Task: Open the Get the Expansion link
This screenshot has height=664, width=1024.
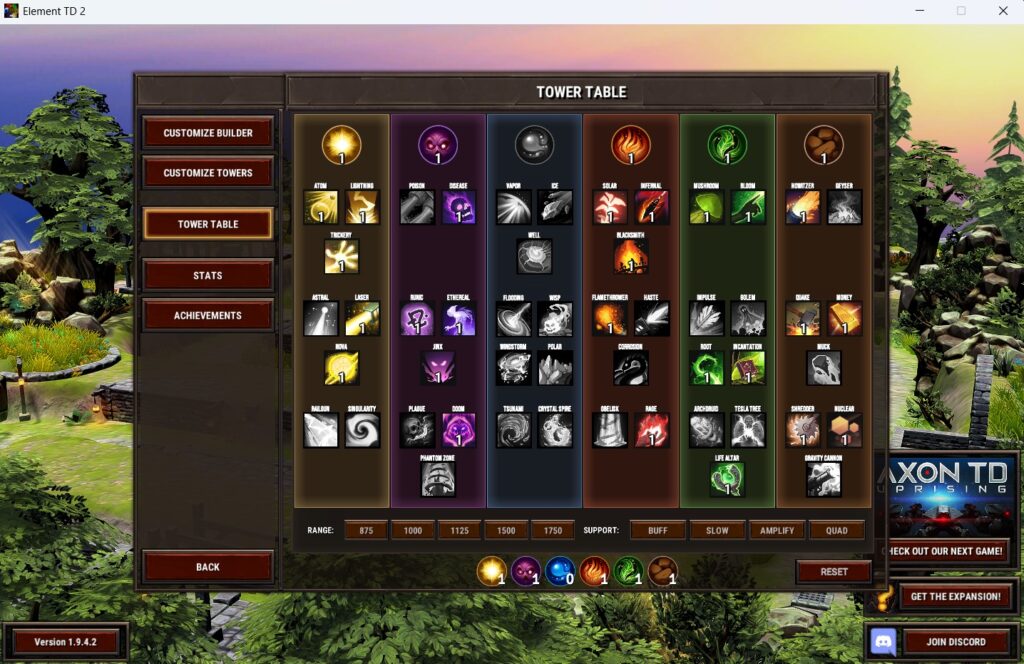Action: coord(955,597)
